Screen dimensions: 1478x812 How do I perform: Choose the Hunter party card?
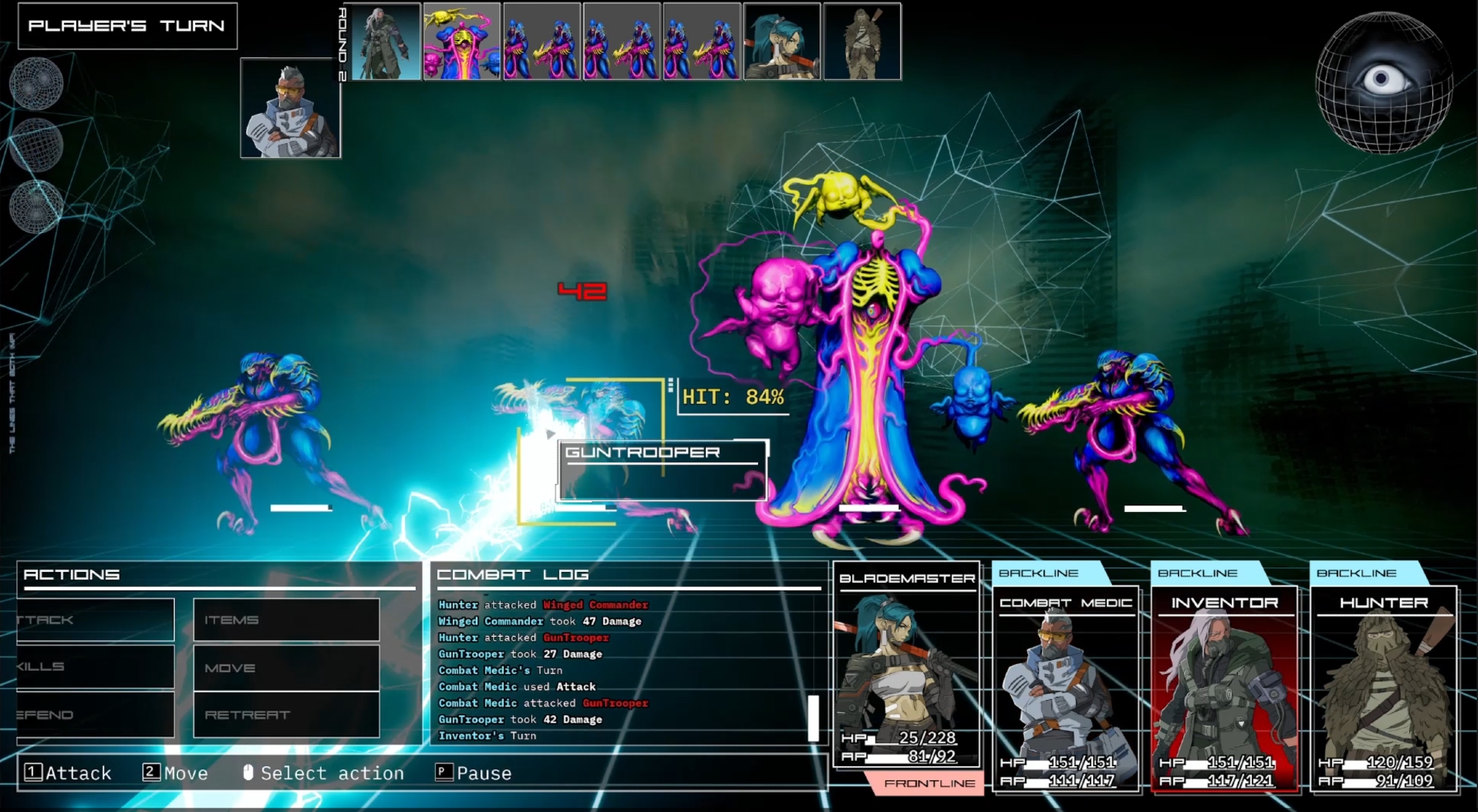click(x=1383, y=687)
